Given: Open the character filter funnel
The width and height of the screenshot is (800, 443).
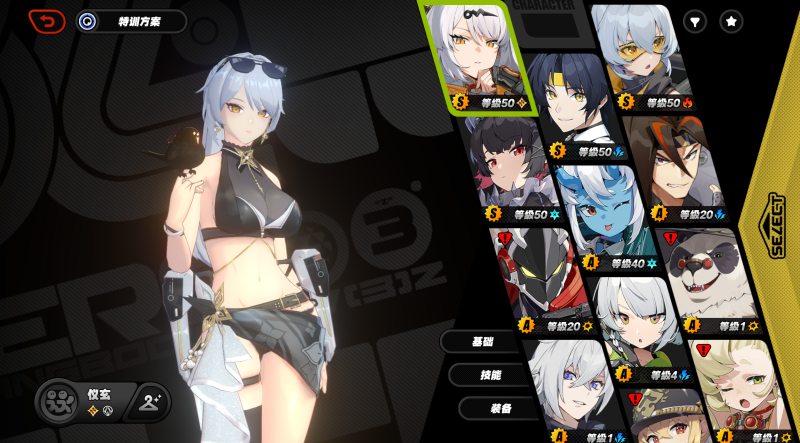Looking at the screenshot, I should pos(695,21).
